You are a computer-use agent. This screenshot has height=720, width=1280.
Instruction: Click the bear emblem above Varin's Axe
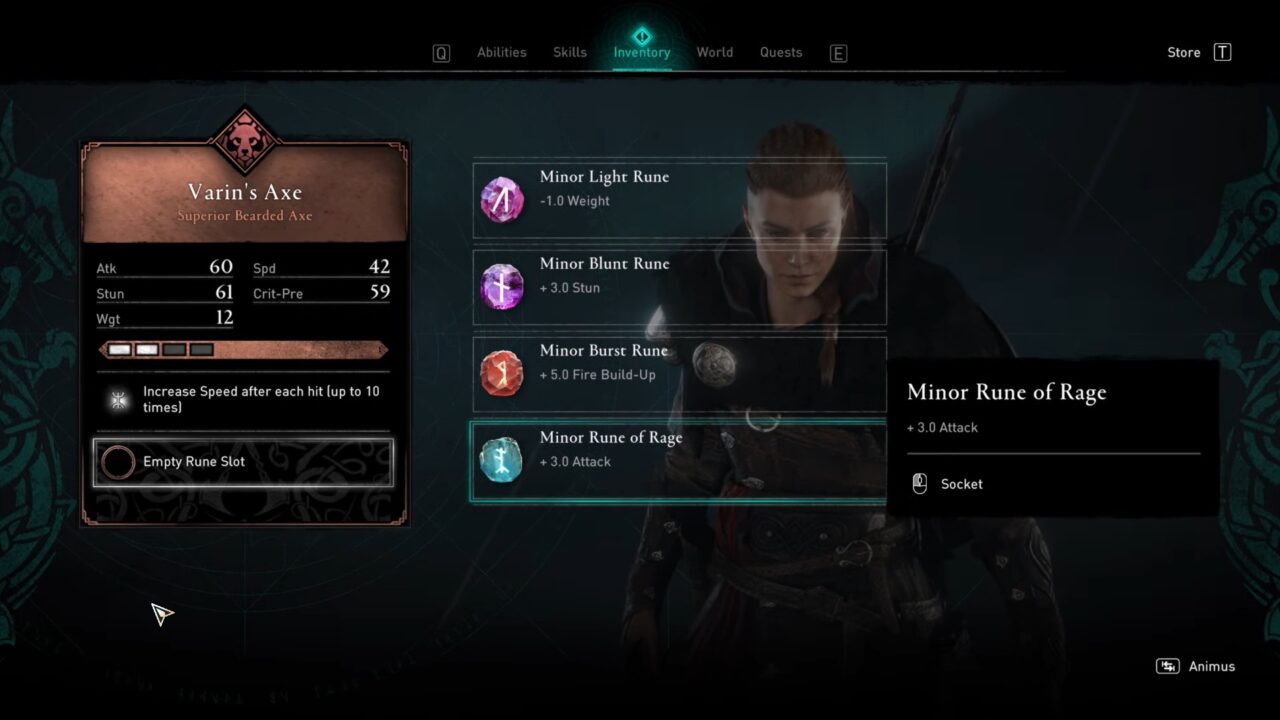click(244, 140)
